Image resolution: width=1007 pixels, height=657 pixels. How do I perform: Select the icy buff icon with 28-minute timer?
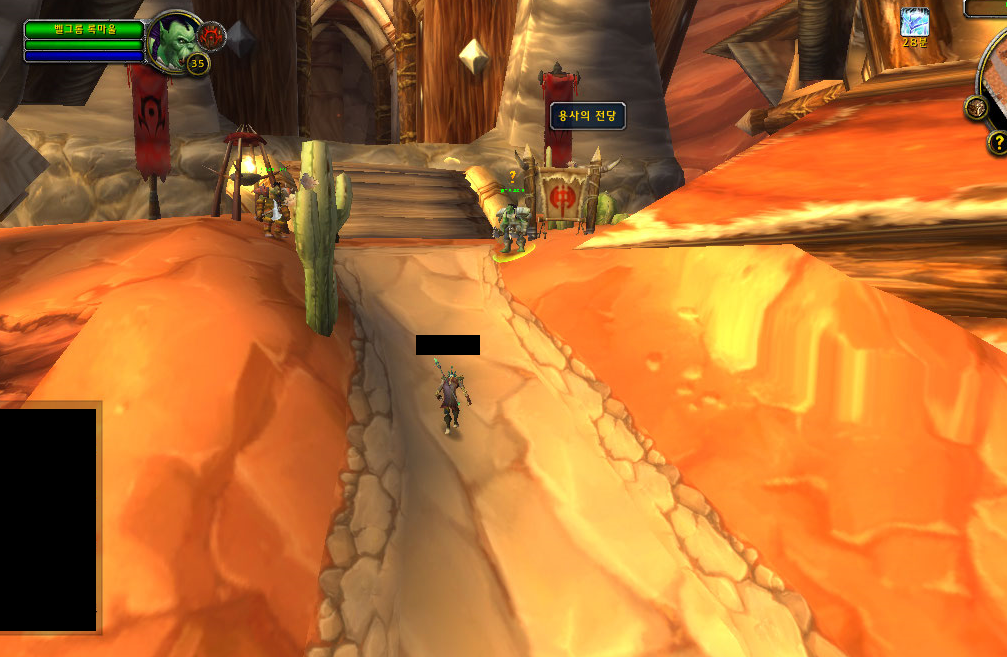914,22
